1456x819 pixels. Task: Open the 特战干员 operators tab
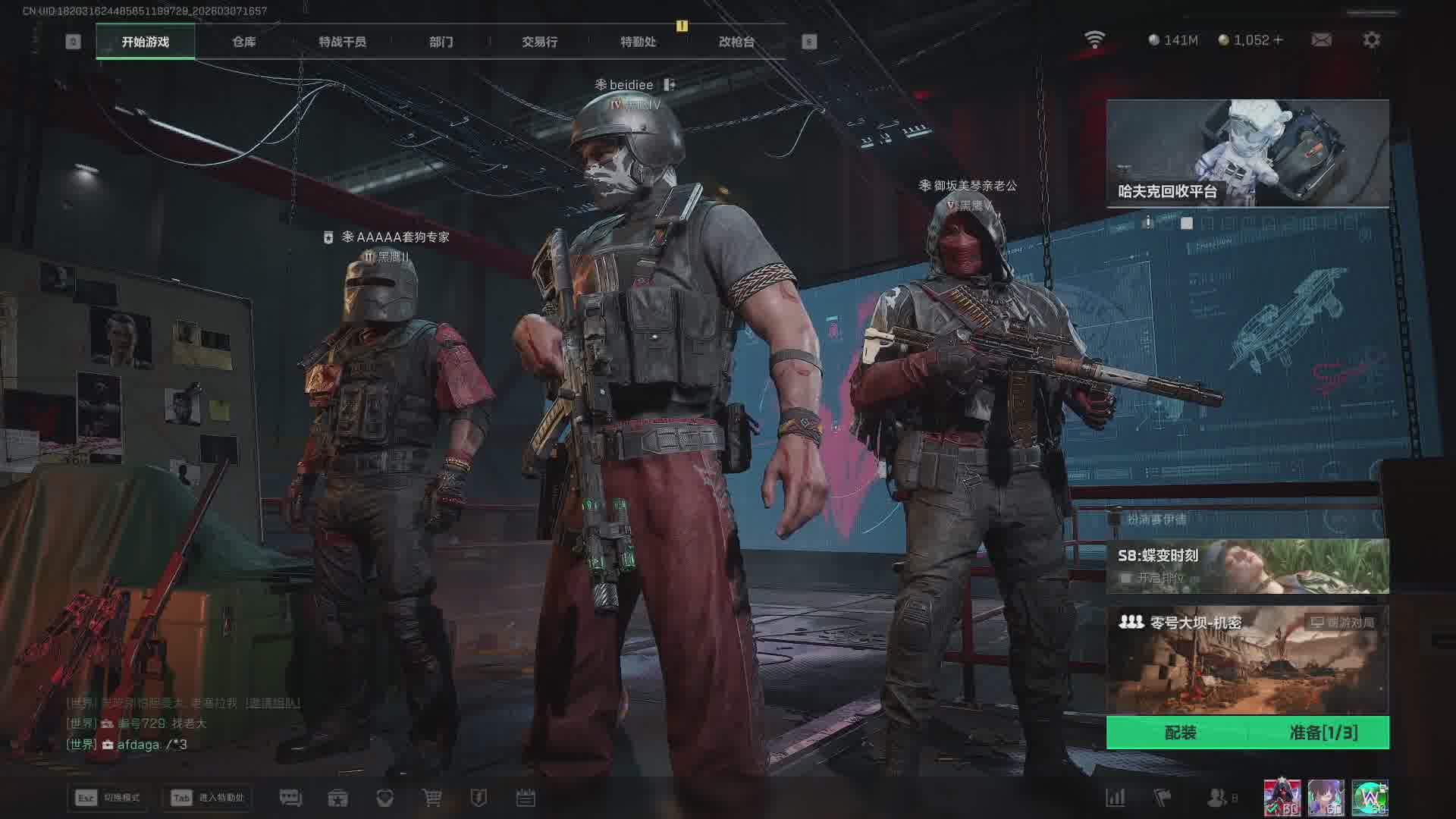pyautogui.click(x=342, y=42)
